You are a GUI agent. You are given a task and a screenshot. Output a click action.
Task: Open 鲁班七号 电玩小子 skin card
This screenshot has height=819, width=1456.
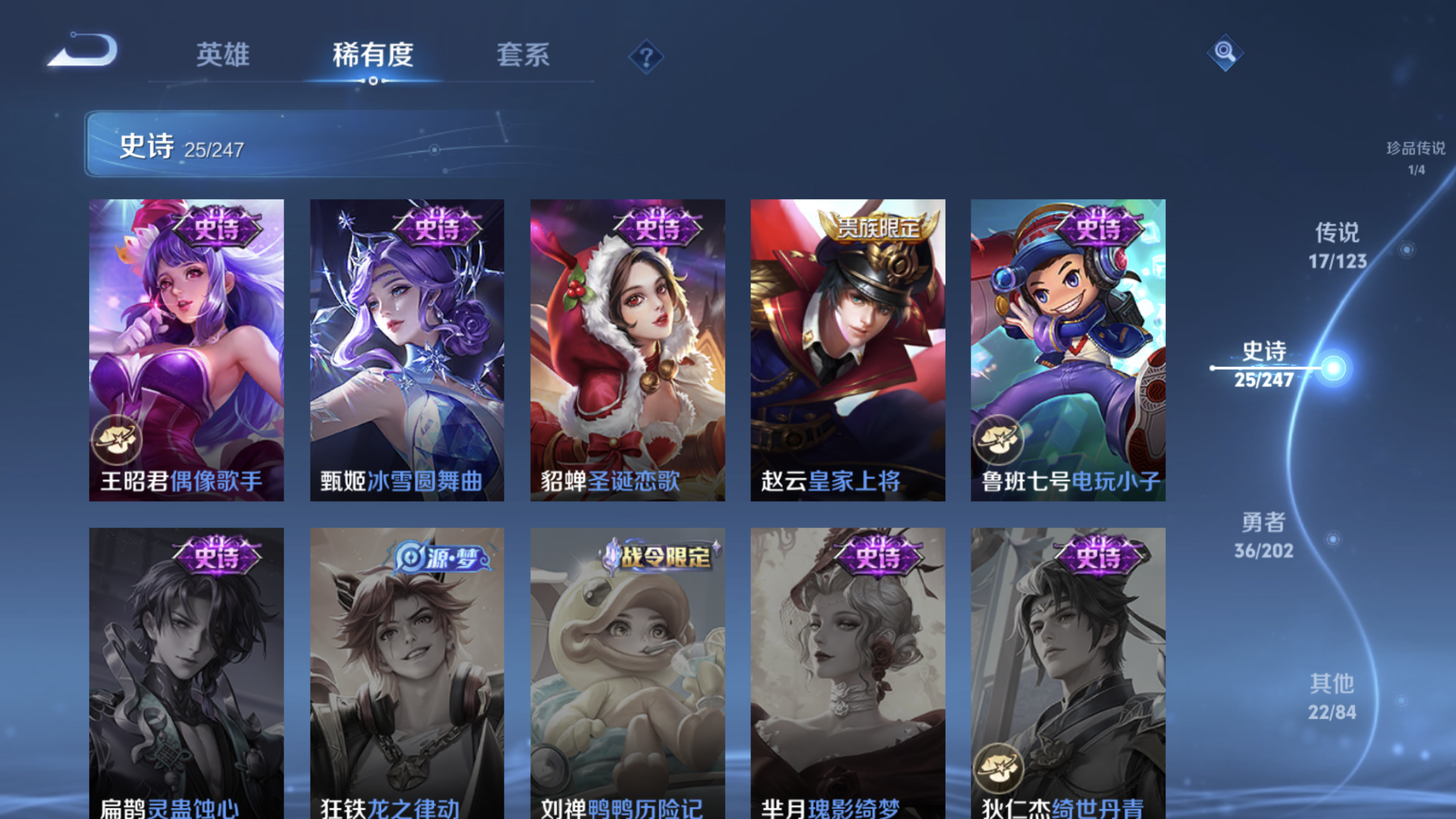tap(1068, 349)
